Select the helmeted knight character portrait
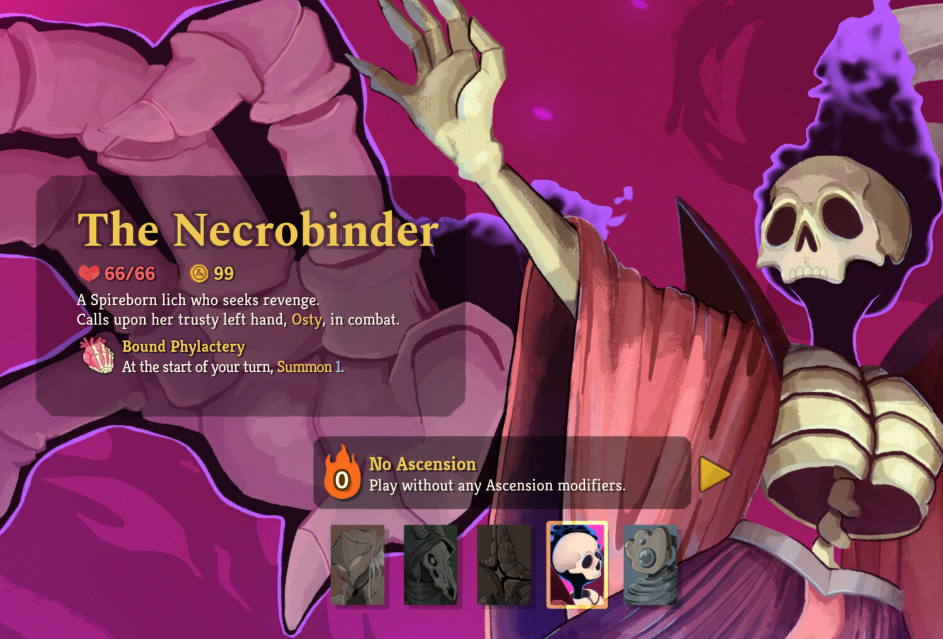This screenshot has width=943, height=639. 357,565
